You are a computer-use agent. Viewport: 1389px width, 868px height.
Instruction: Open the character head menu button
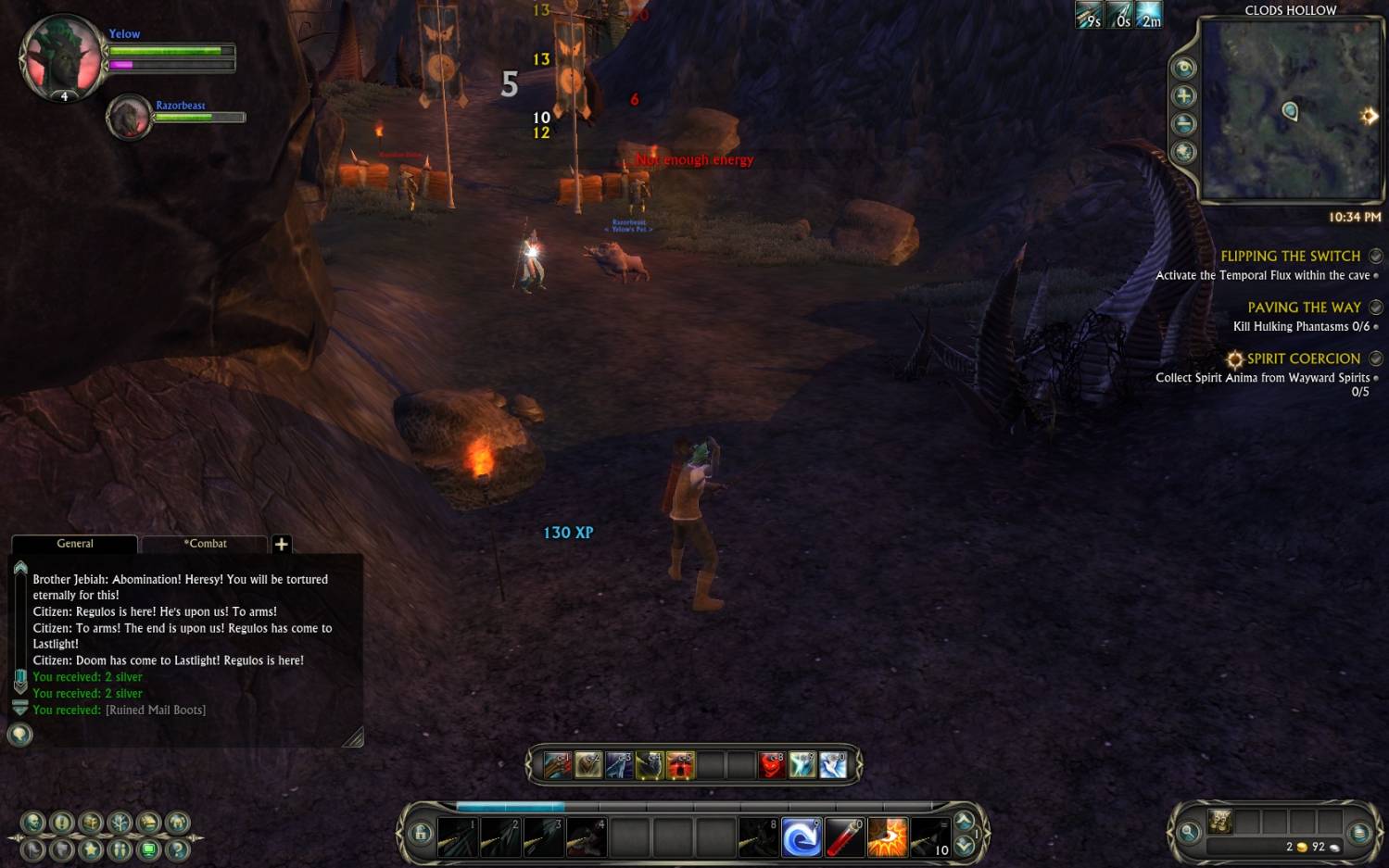(33, 822)
